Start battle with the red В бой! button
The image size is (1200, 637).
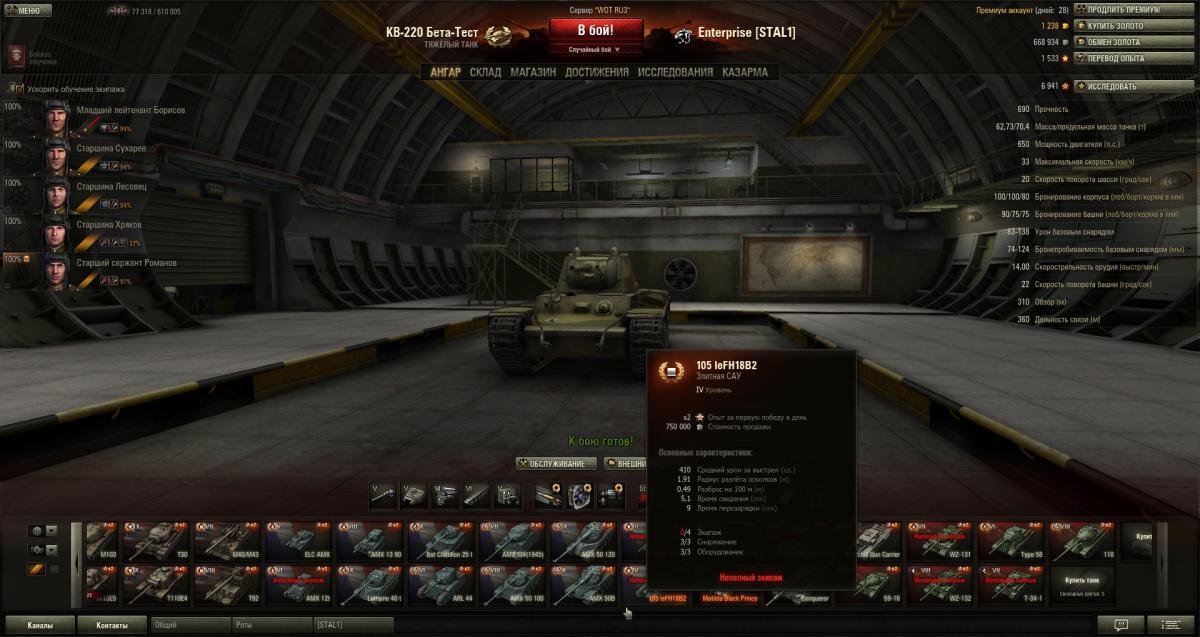595,30
